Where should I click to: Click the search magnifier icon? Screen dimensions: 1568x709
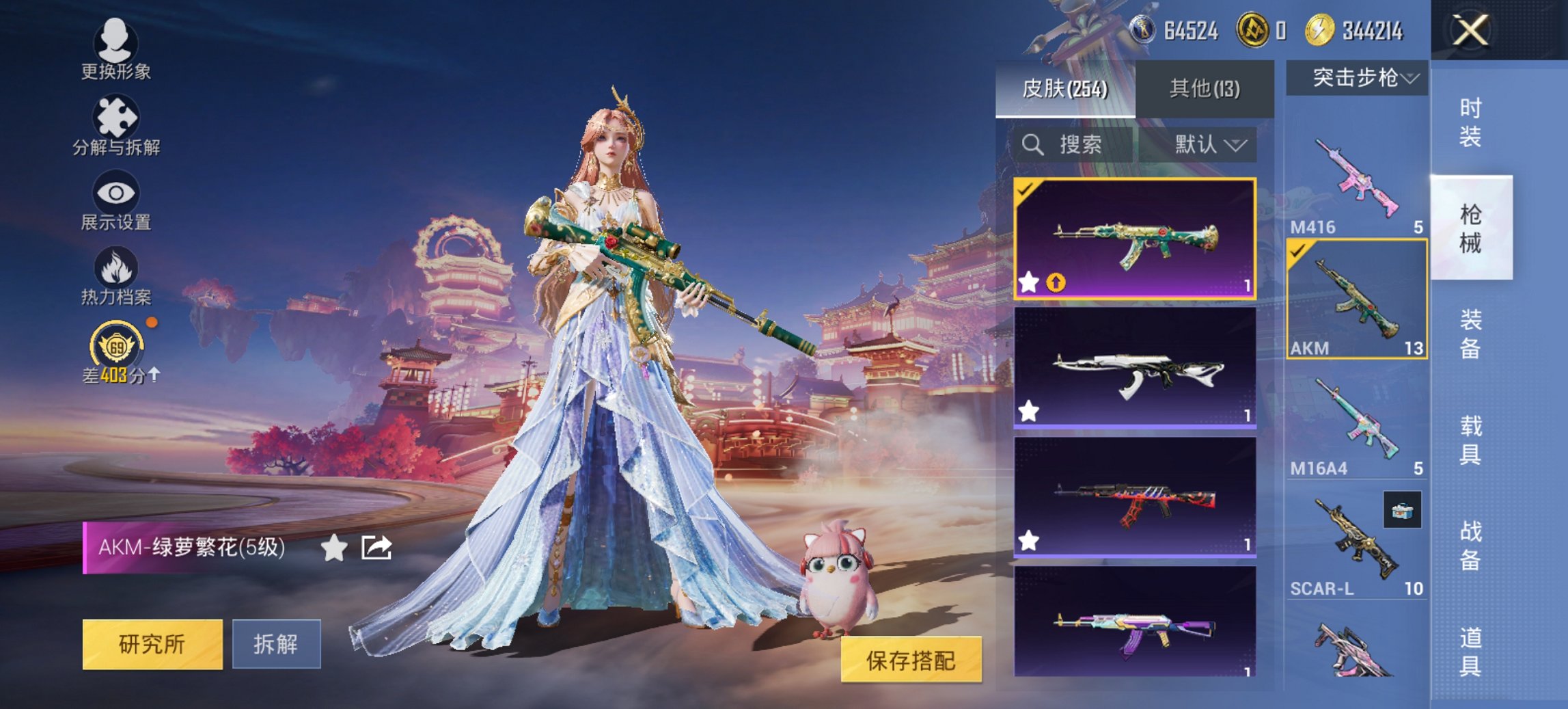(x=1032, y=145)
